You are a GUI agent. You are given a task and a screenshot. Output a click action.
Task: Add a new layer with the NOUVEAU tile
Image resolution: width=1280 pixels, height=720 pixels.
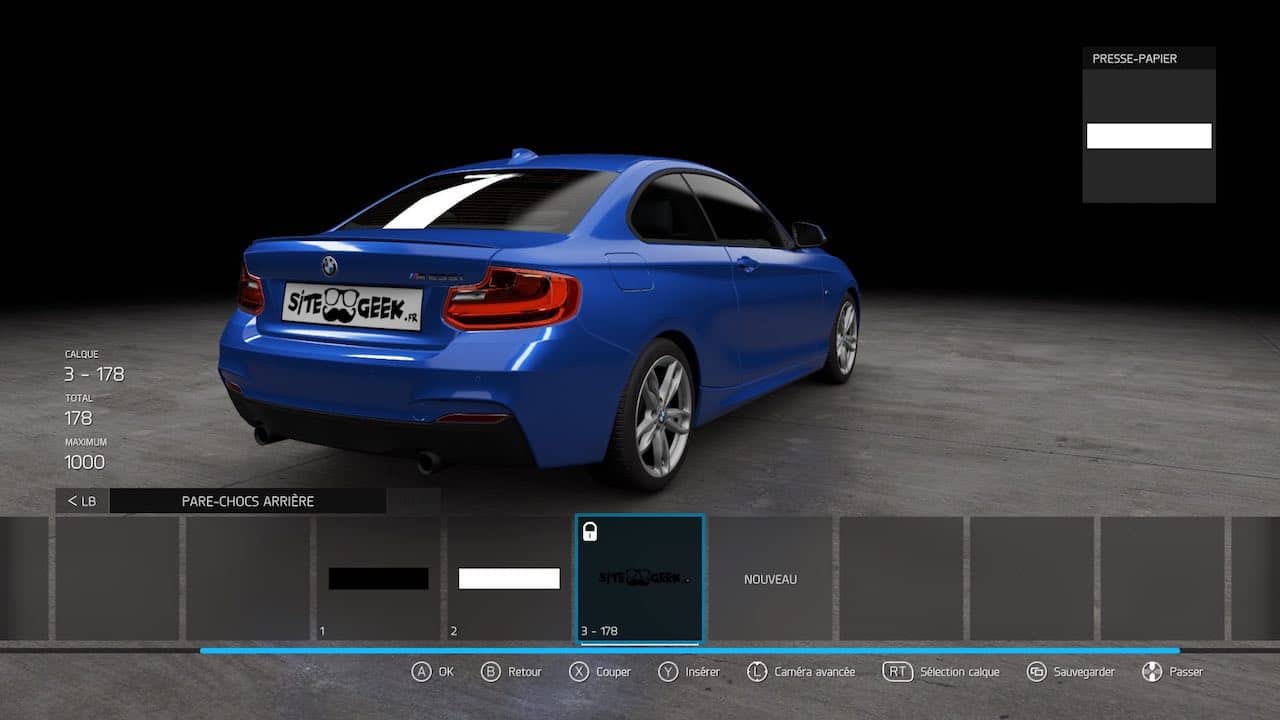point(771,579)
